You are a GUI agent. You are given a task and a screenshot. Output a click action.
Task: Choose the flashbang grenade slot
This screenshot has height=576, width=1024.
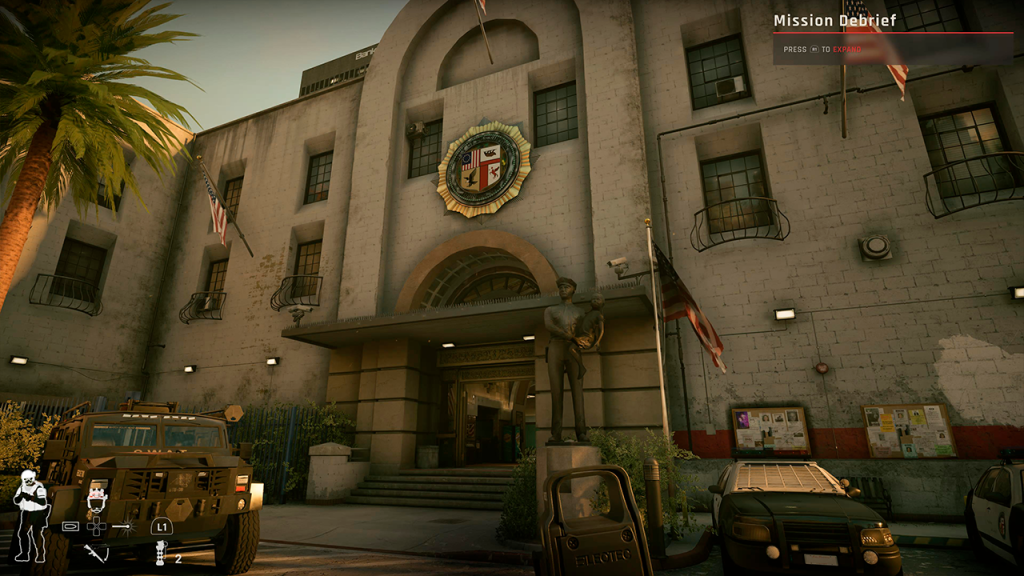(x=160, y=554)
